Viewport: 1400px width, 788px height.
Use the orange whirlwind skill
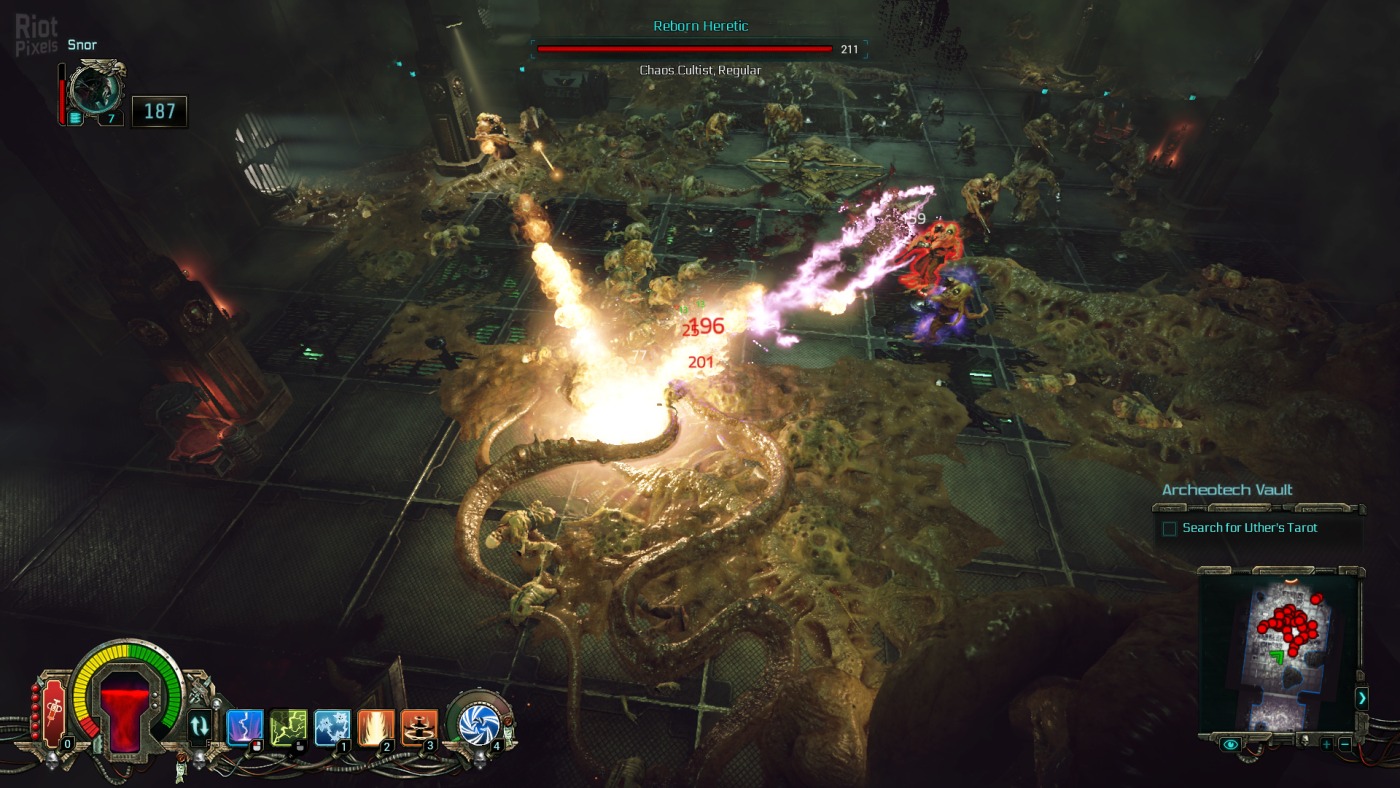419,727
